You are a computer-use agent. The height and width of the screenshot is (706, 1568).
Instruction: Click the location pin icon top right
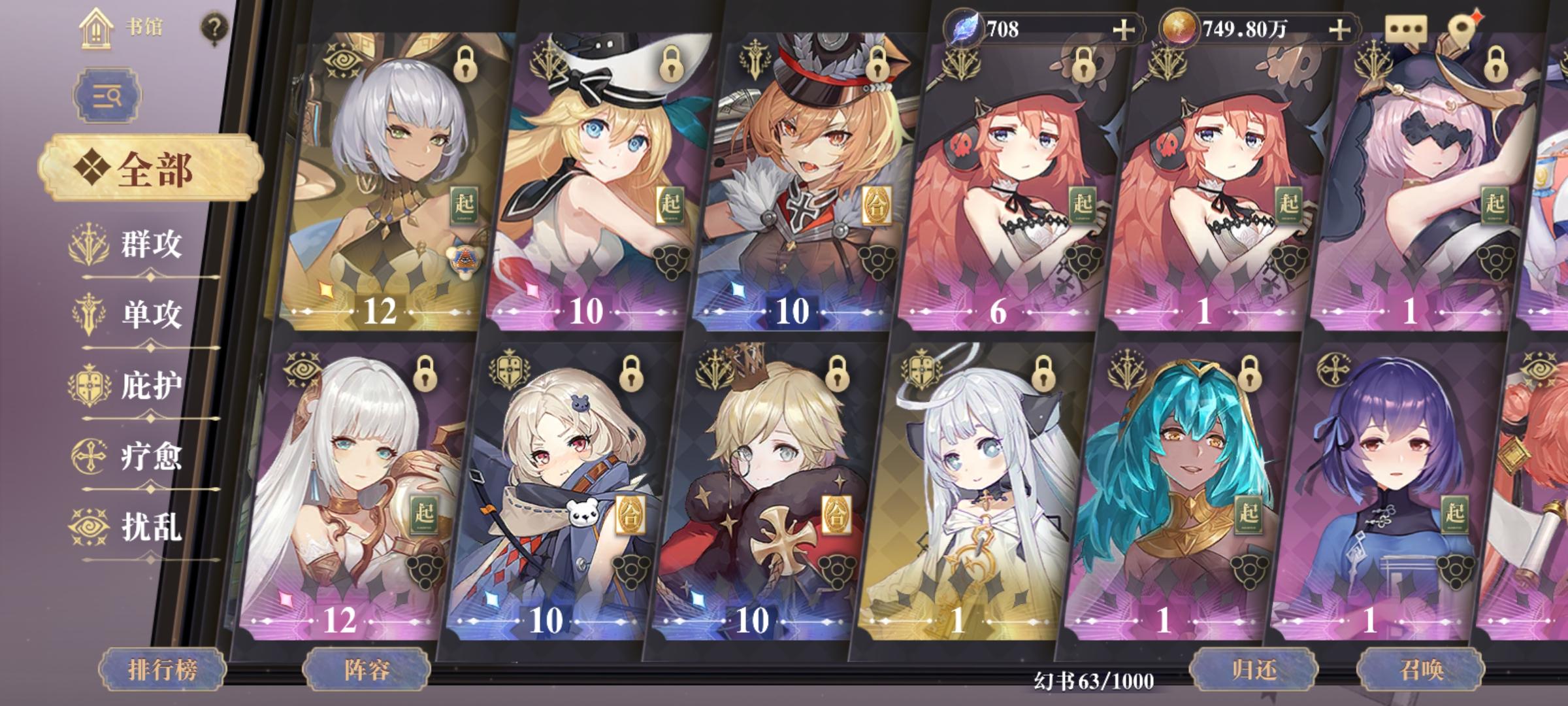(x=1463, y=27)
